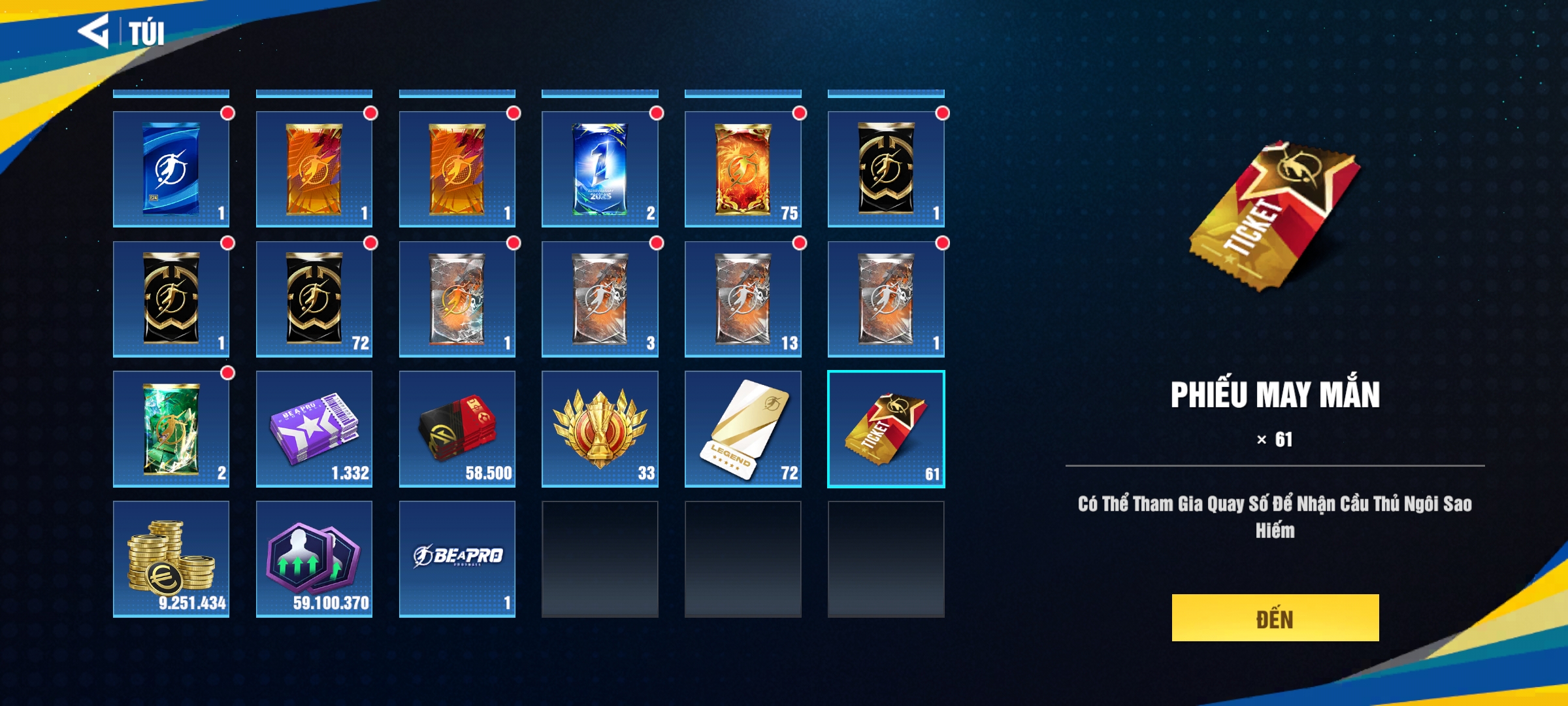Go back using the arrow beside TÚI
This screenshot has height=706, width=1568.
pos(93,31)
